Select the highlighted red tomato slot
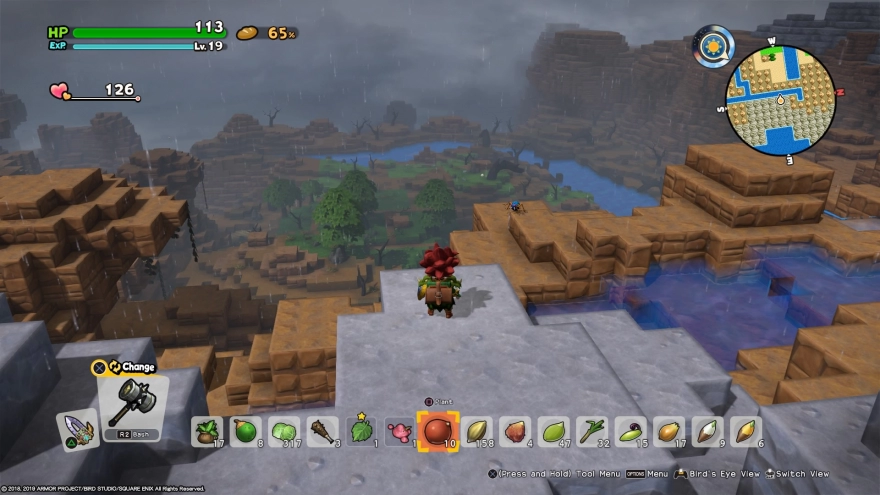This screenshot has height=495, width=880. [x=437, y=431]
